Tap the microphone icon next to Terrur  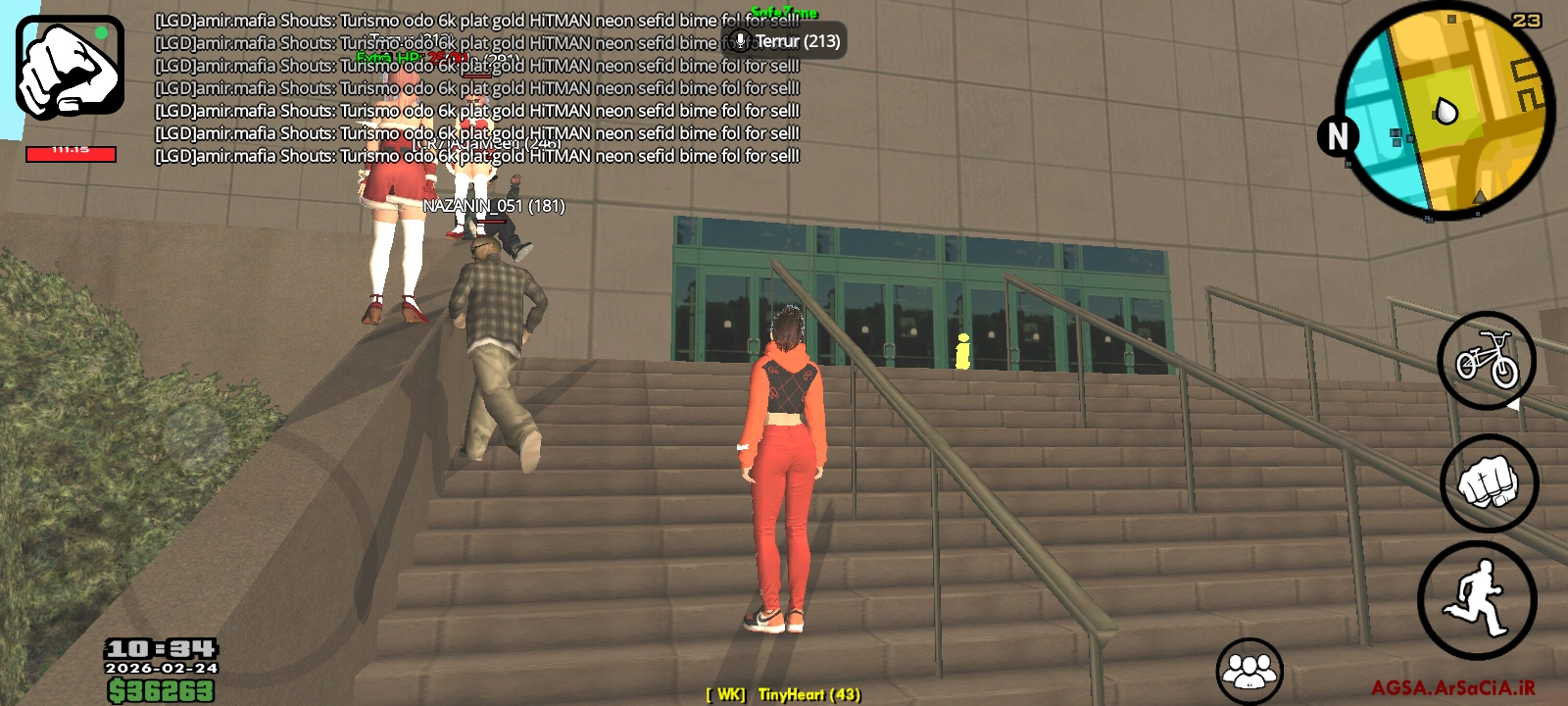pos(740,41)
